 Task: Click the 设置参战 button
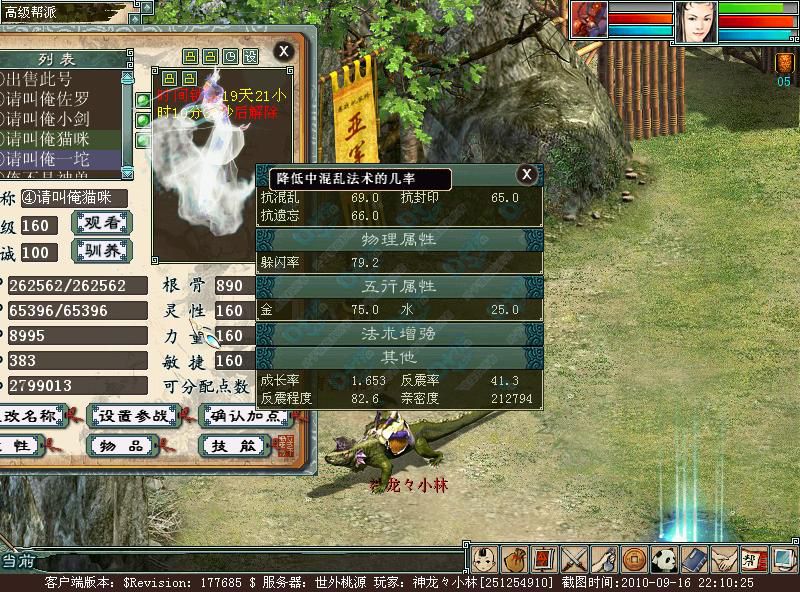[131, 415]
